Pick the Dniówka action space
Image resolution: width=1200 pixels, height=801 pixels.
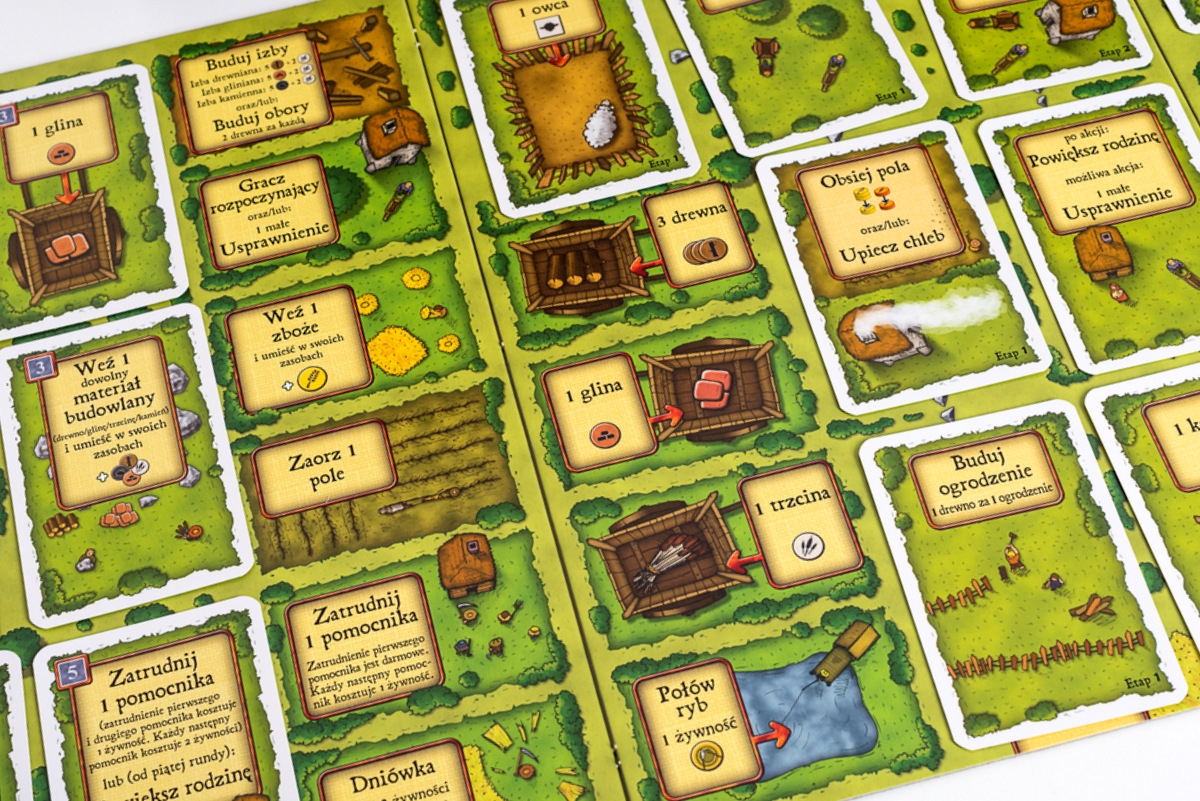[x=397, y=771]
